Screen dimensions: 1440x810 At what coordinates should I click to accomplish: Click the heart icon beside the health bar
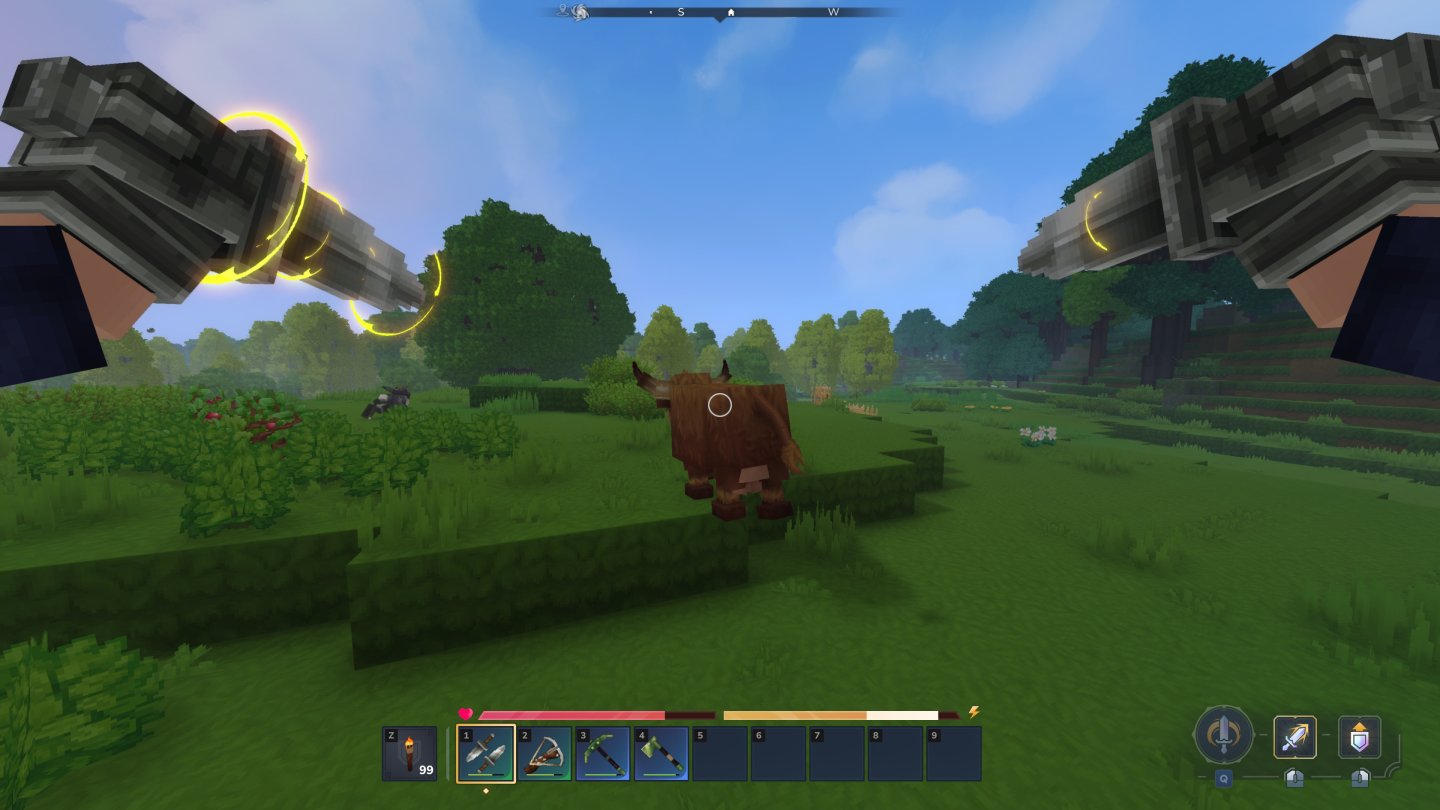(464, 713)
